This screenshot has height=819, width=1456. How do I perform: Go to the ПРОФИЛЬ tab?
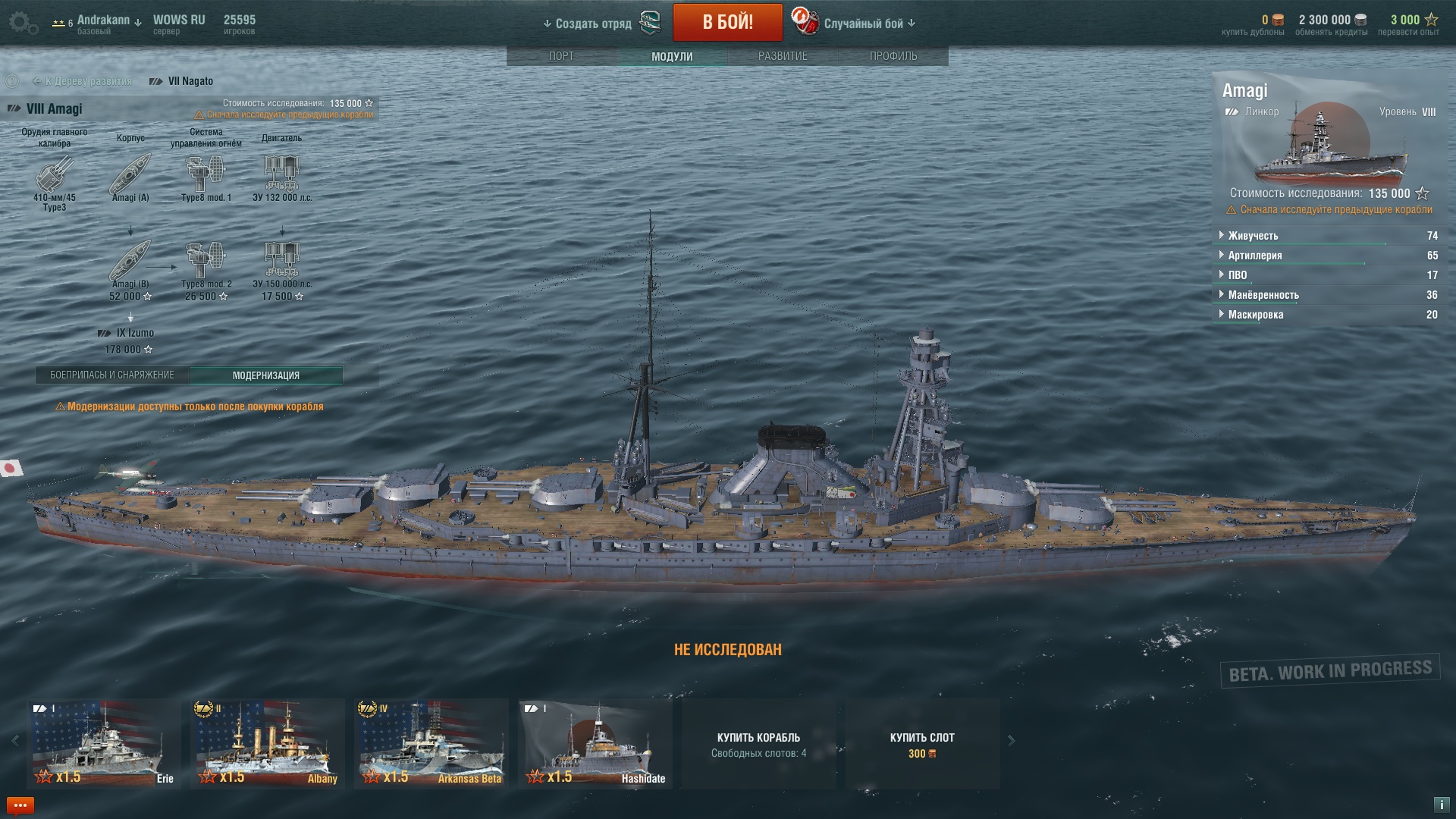893,56
